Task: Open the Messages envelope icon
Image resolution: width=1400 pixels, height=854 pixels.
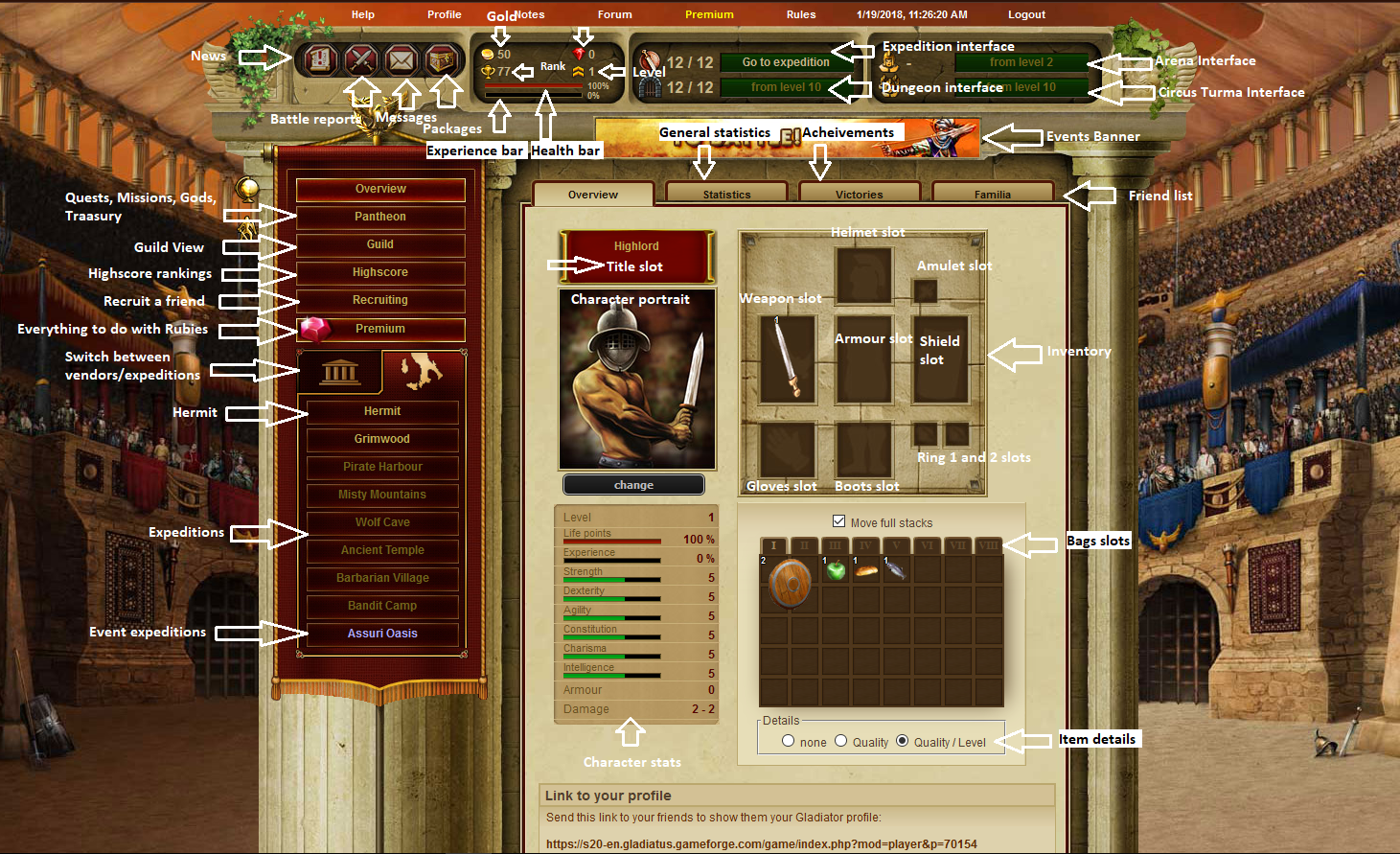Action: (402, 59)
